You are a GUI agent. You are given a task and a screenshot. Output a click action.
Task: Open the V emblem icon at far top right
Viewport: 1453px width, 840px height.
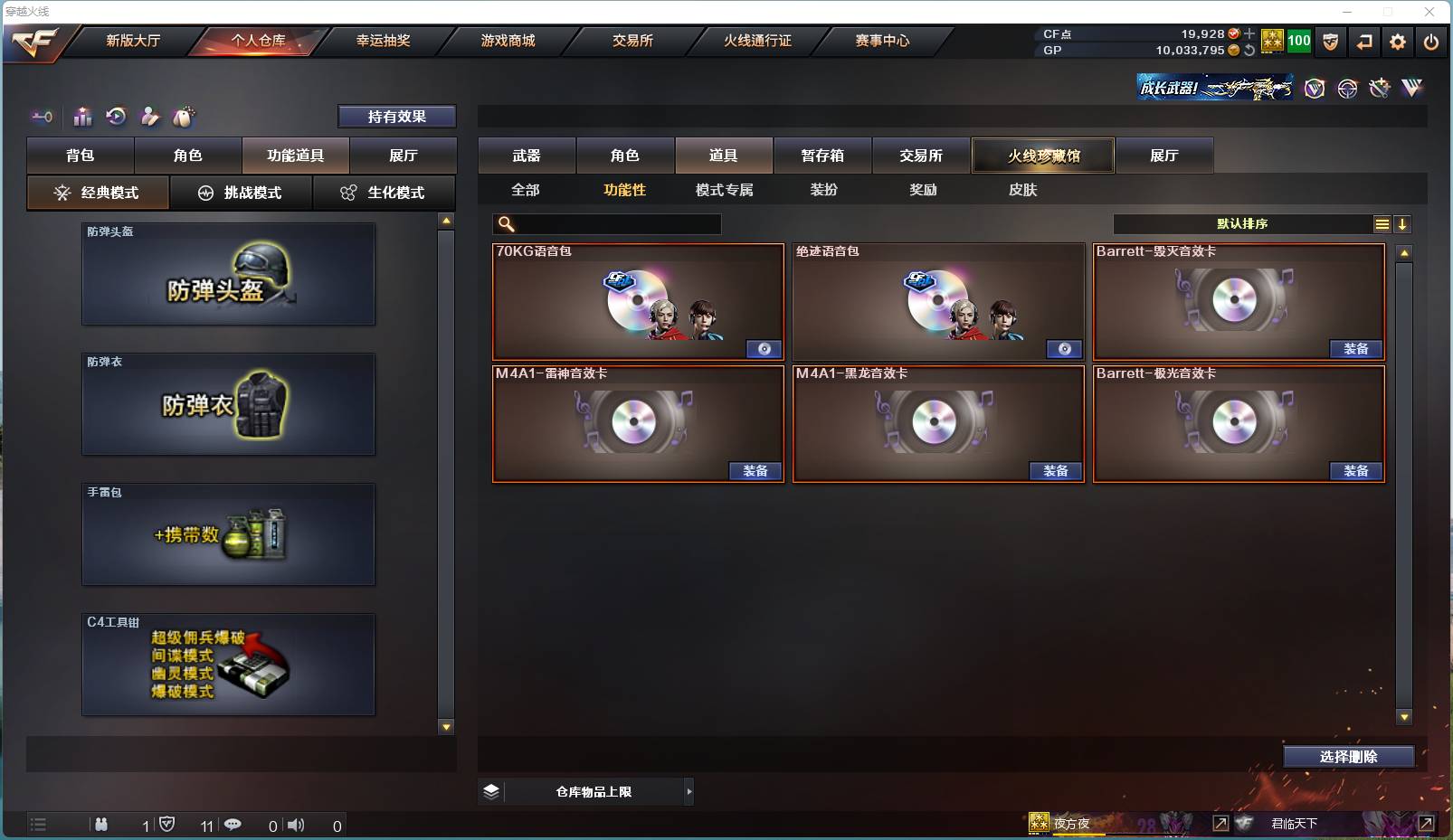click(1410, 88)
